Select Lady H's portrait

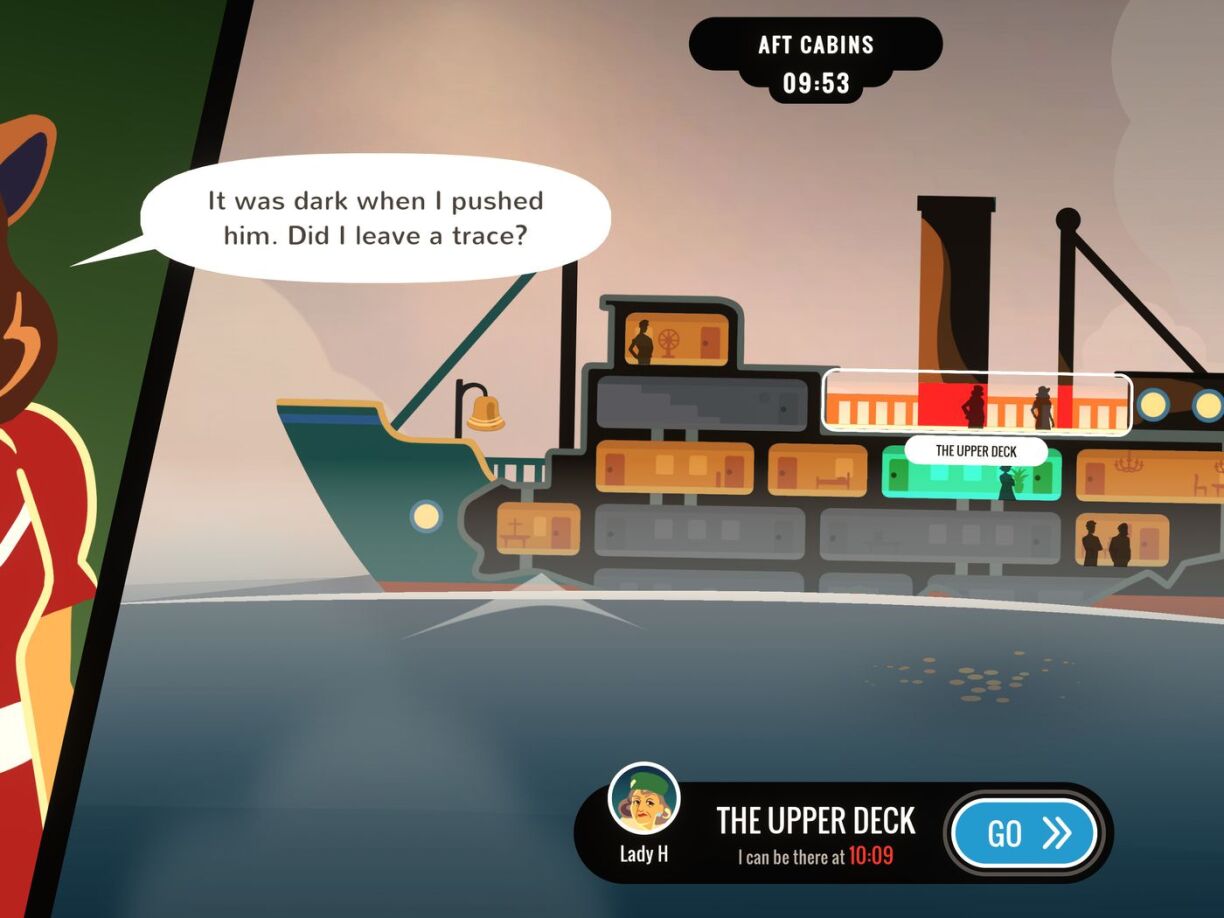coord(644,800)
